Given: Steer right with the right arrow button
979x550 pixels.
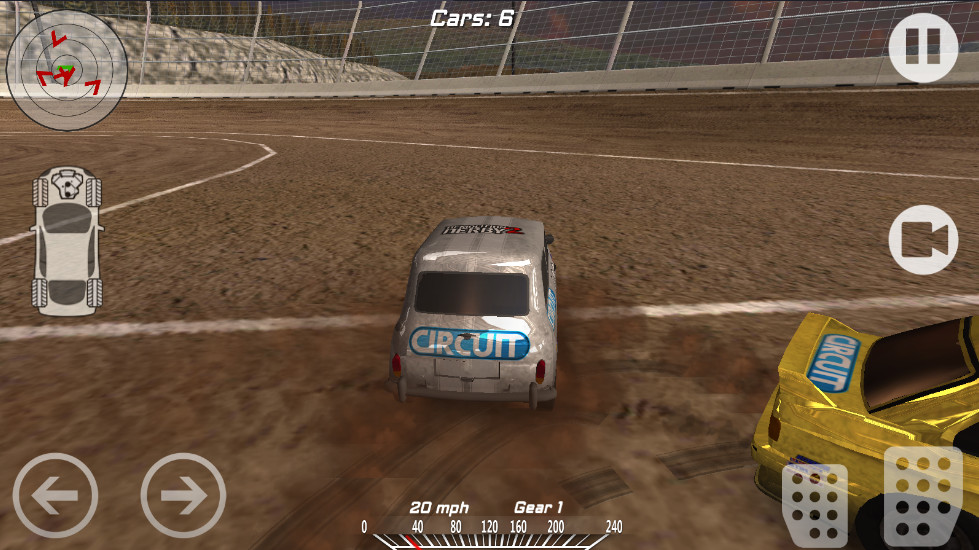Looking at the screenshot, I should click(183, 495).
